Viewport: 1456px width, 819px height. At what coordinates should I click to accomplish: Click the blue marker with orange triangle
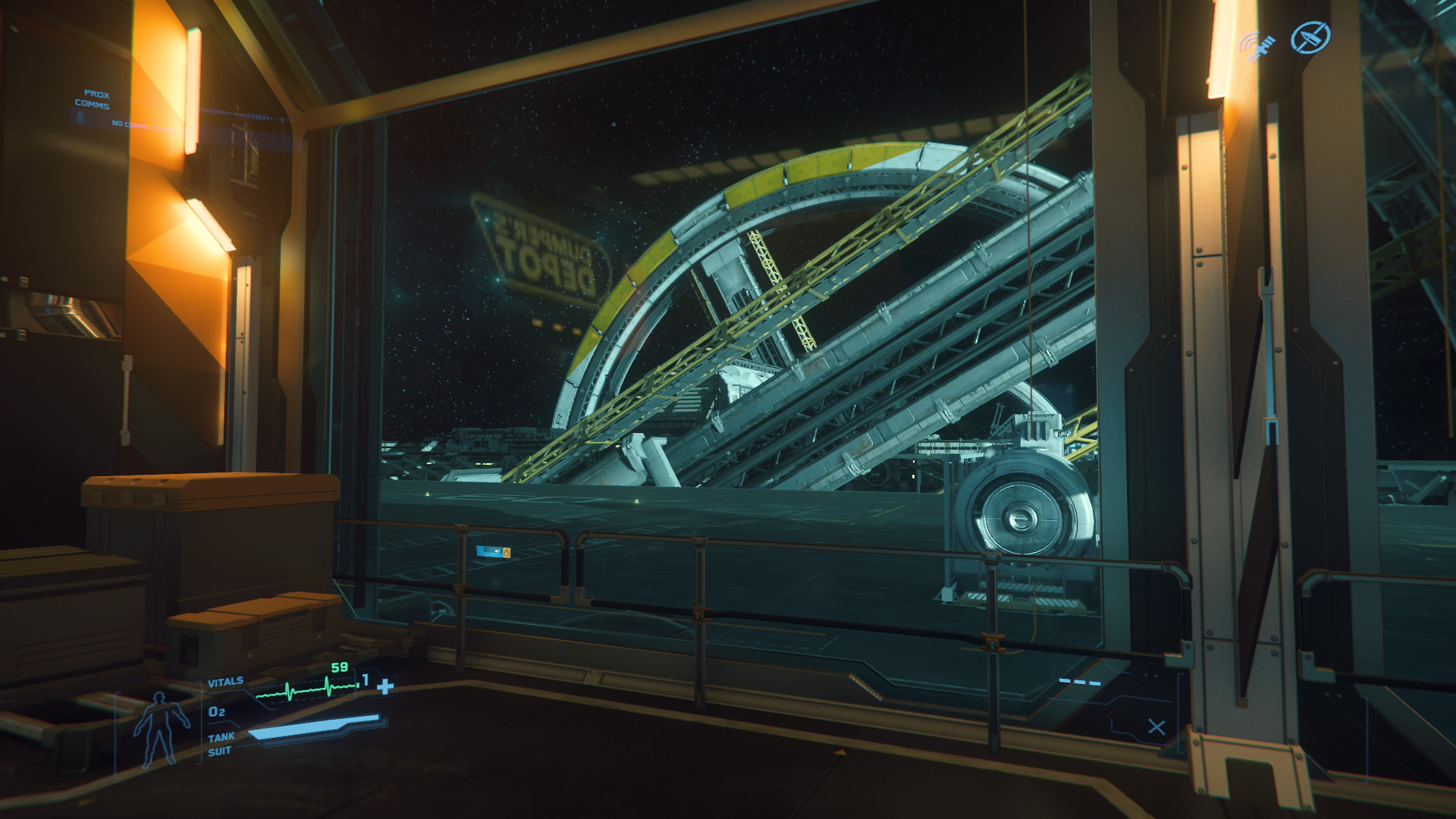[x=494, y=552]
